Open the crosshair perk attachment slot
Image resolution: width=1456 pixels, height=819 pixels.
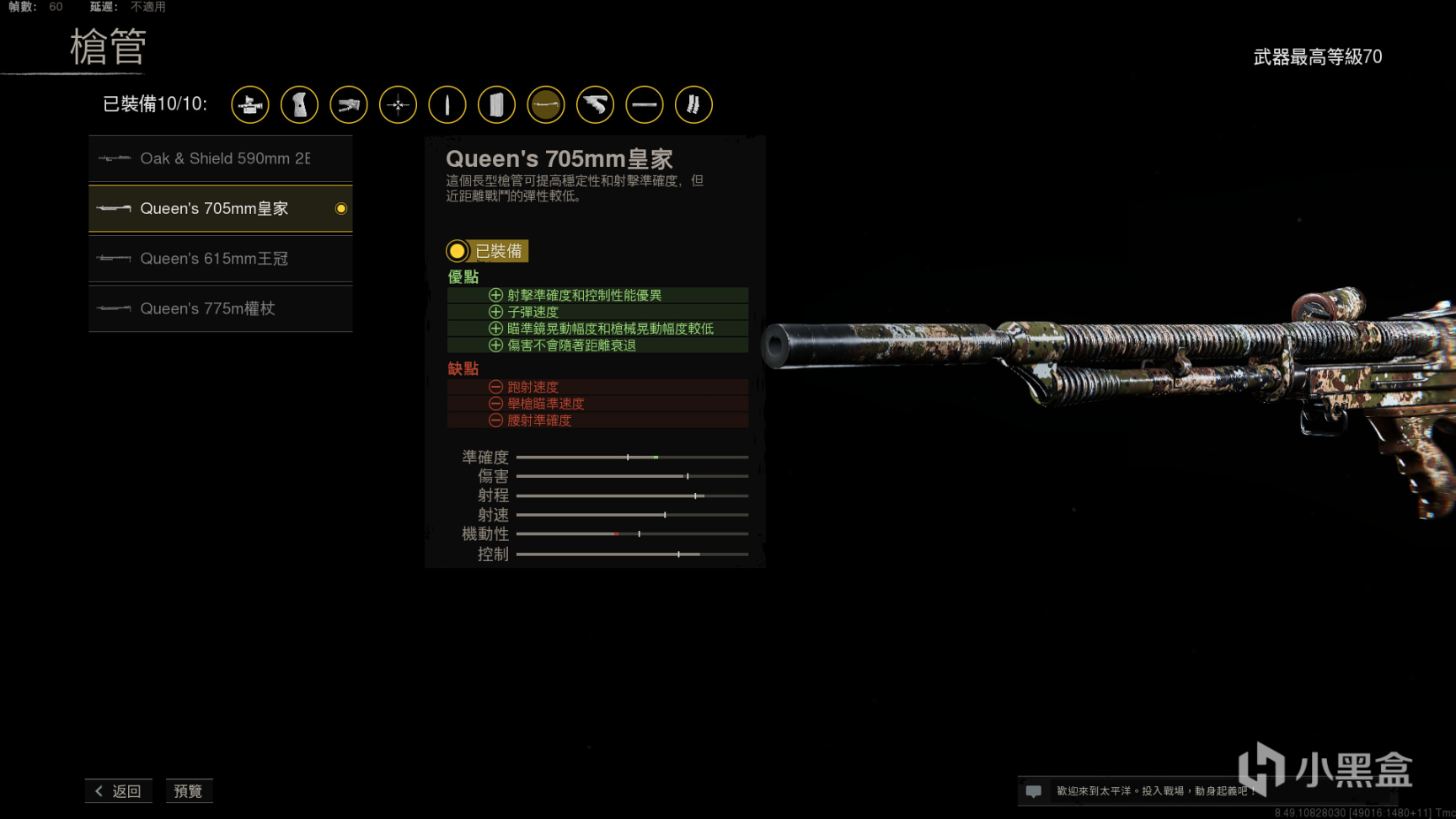click(x=398, y=105)
